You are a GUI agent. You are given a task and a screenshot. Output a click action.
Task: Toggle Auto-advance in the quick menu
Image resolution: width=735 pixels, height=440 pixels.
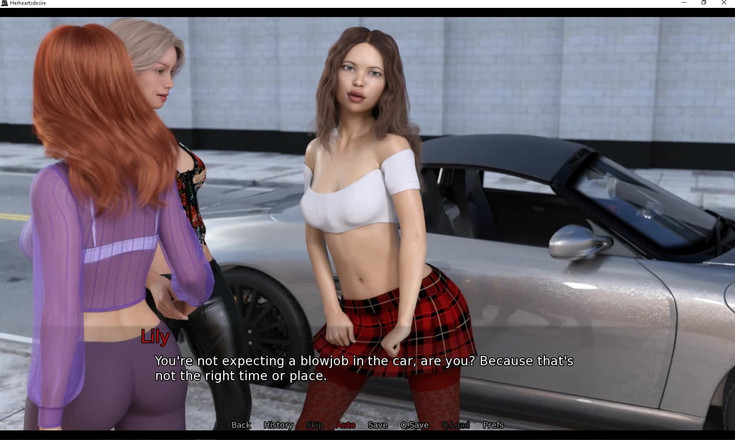[x=345, y=425]
